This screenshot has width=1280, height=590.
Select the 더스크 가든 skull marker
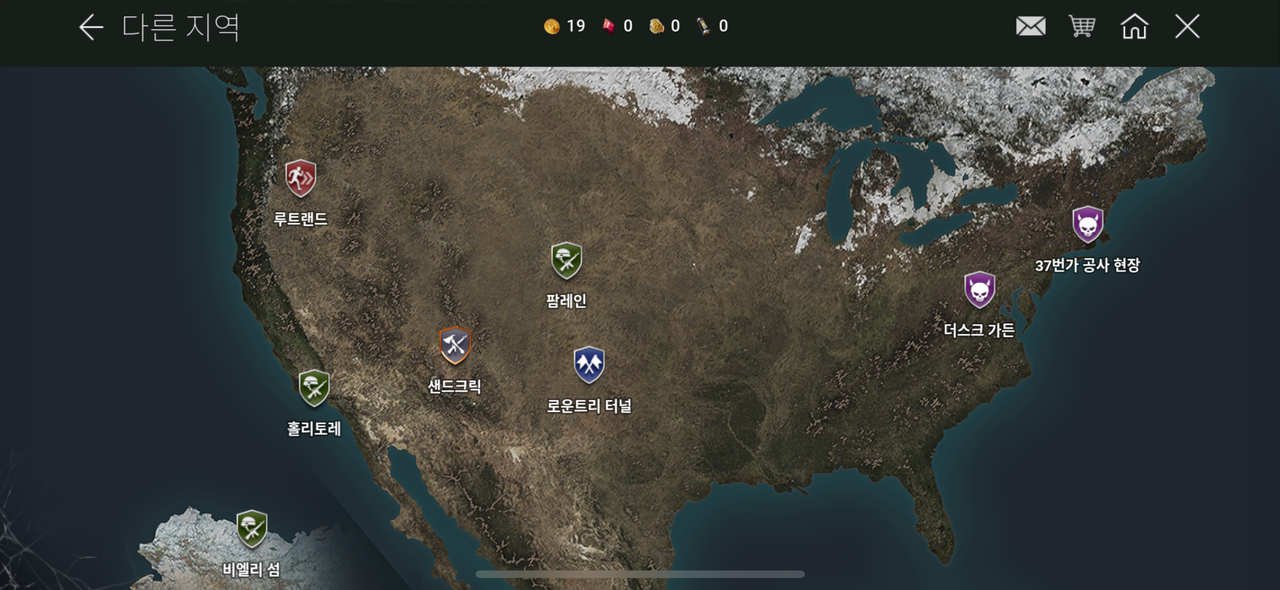point(979,291)
